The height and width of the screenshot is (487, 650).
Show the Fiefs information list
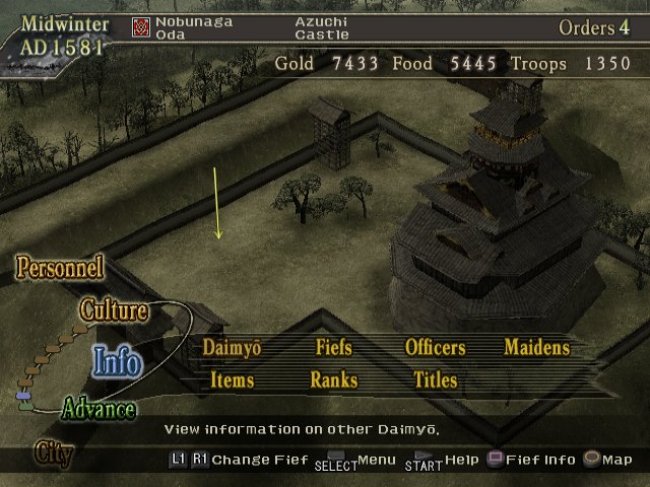pos(334,348)
